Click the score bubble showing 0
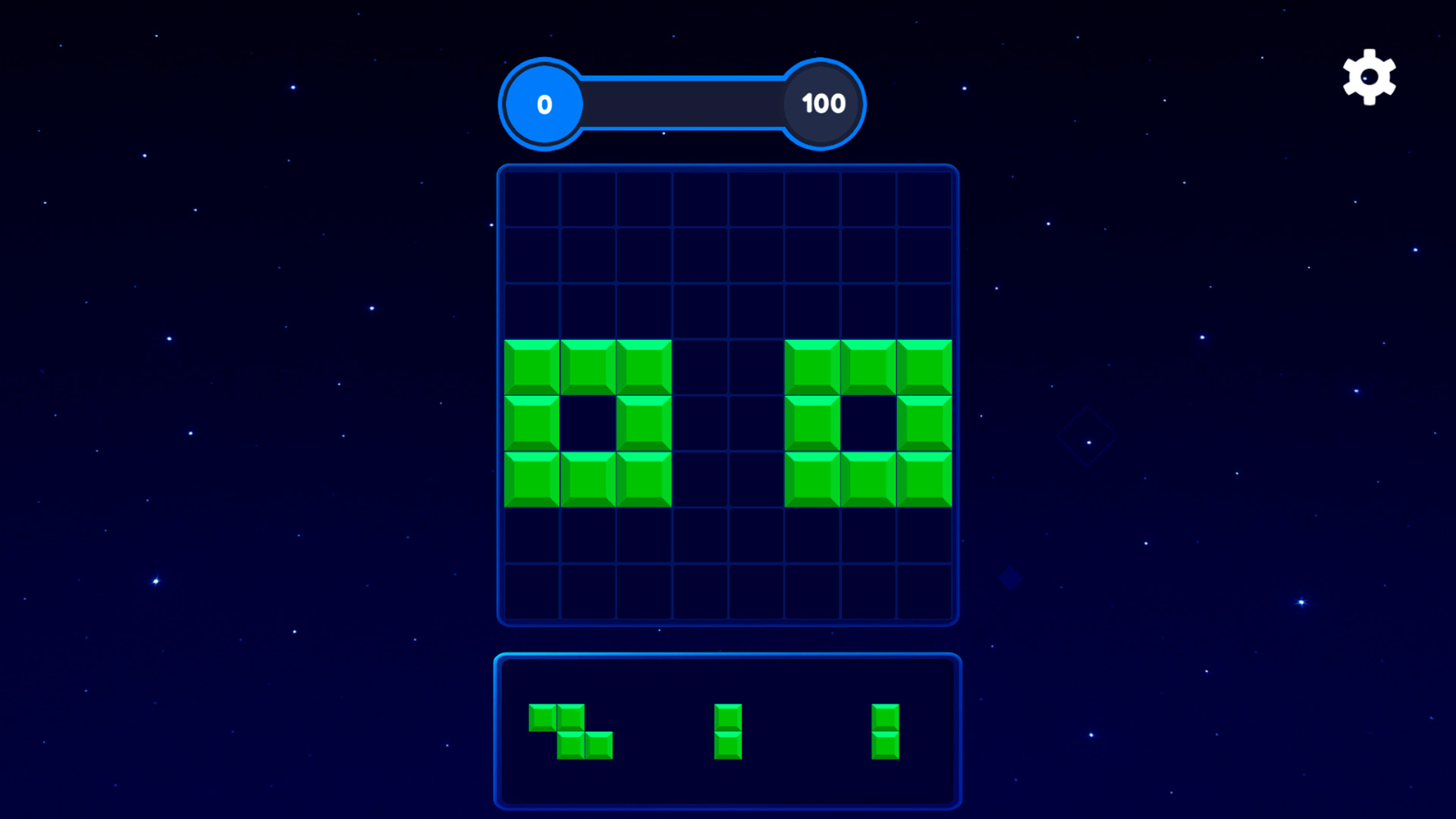The image size is (1456, 819). [x=543, y=105]
